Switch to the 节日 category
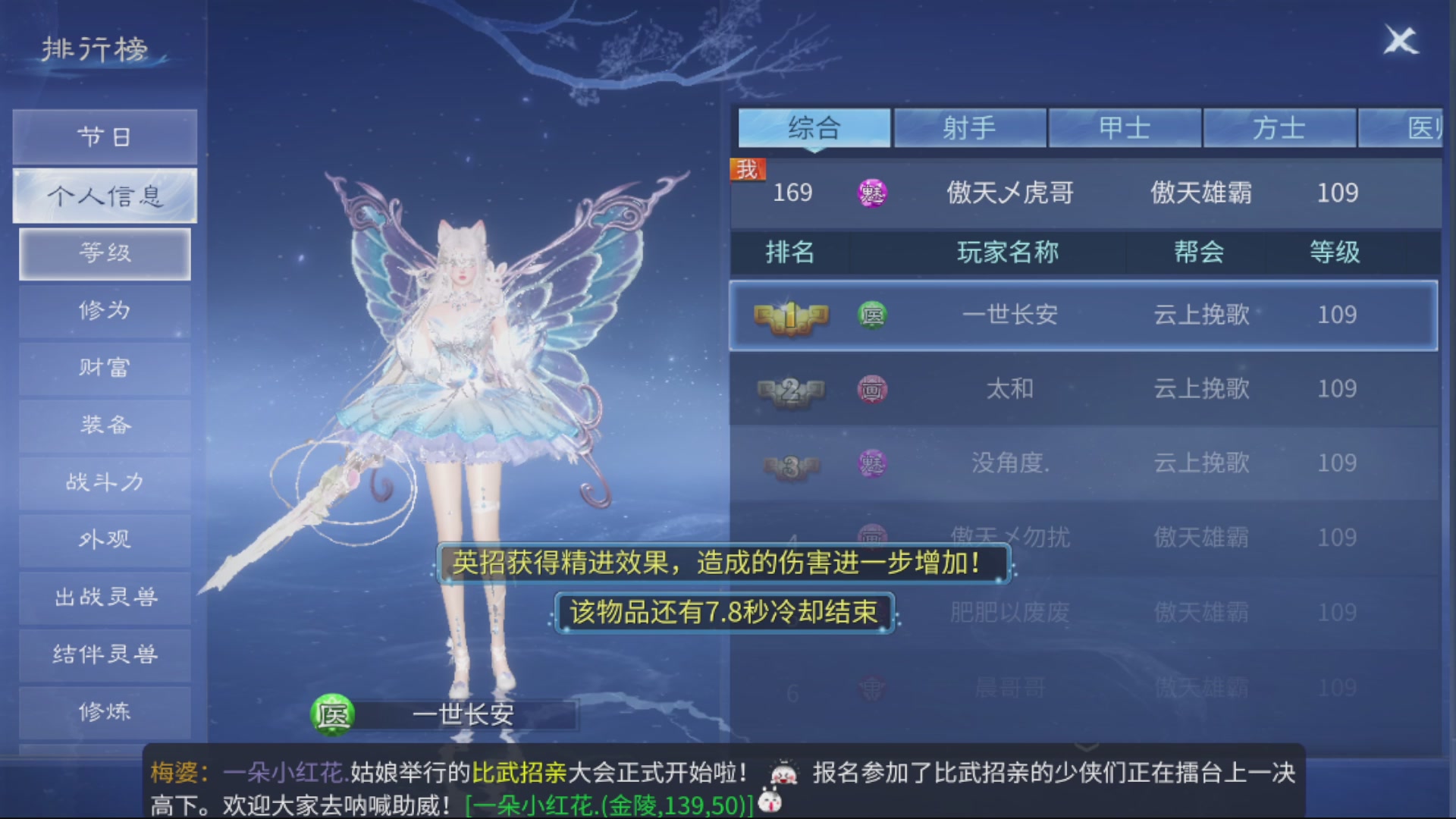The image size is (1456, 819). pos(104,136)
